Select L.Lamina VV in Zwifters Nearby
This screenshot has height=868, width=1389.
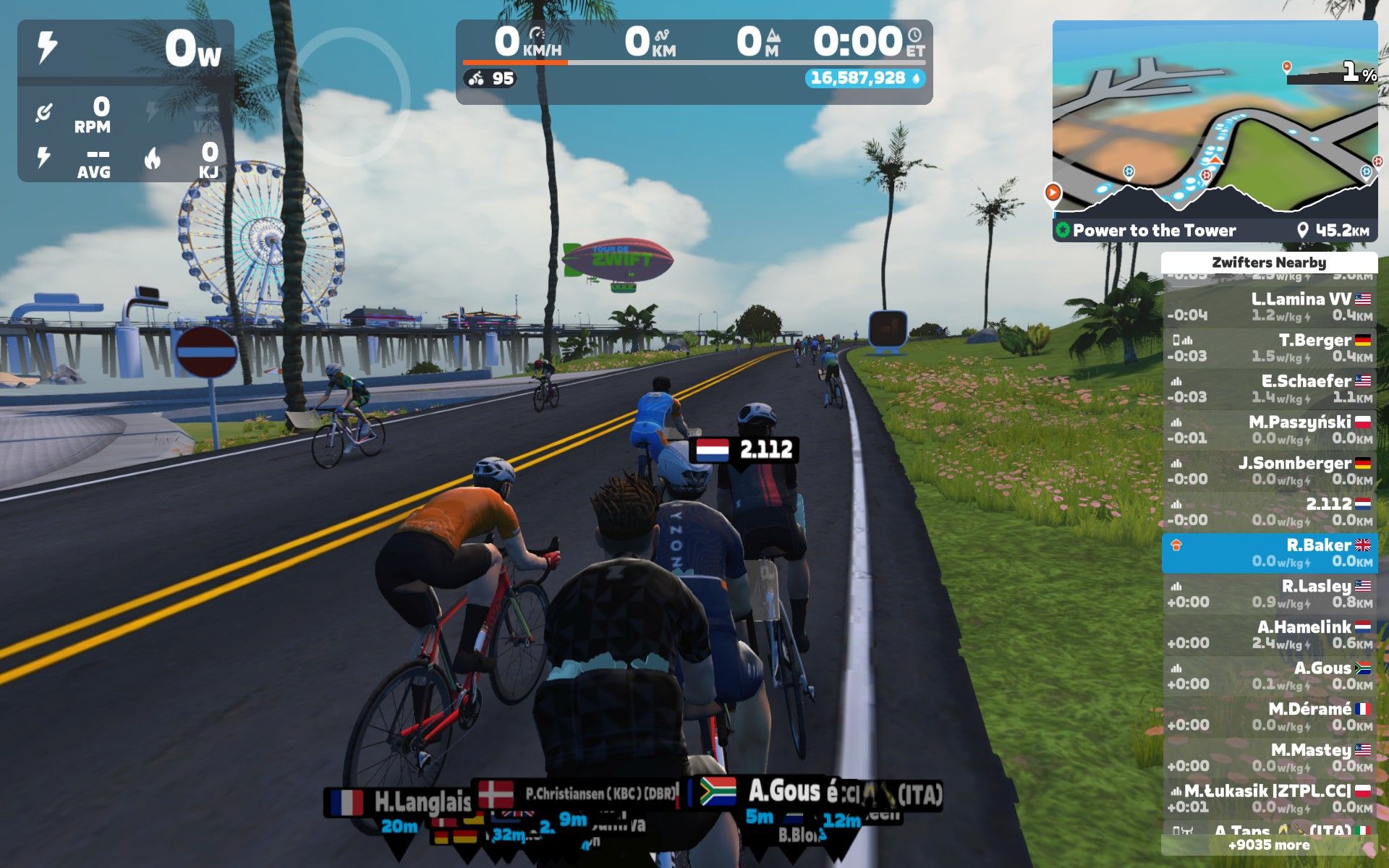tap(1269, 307)
